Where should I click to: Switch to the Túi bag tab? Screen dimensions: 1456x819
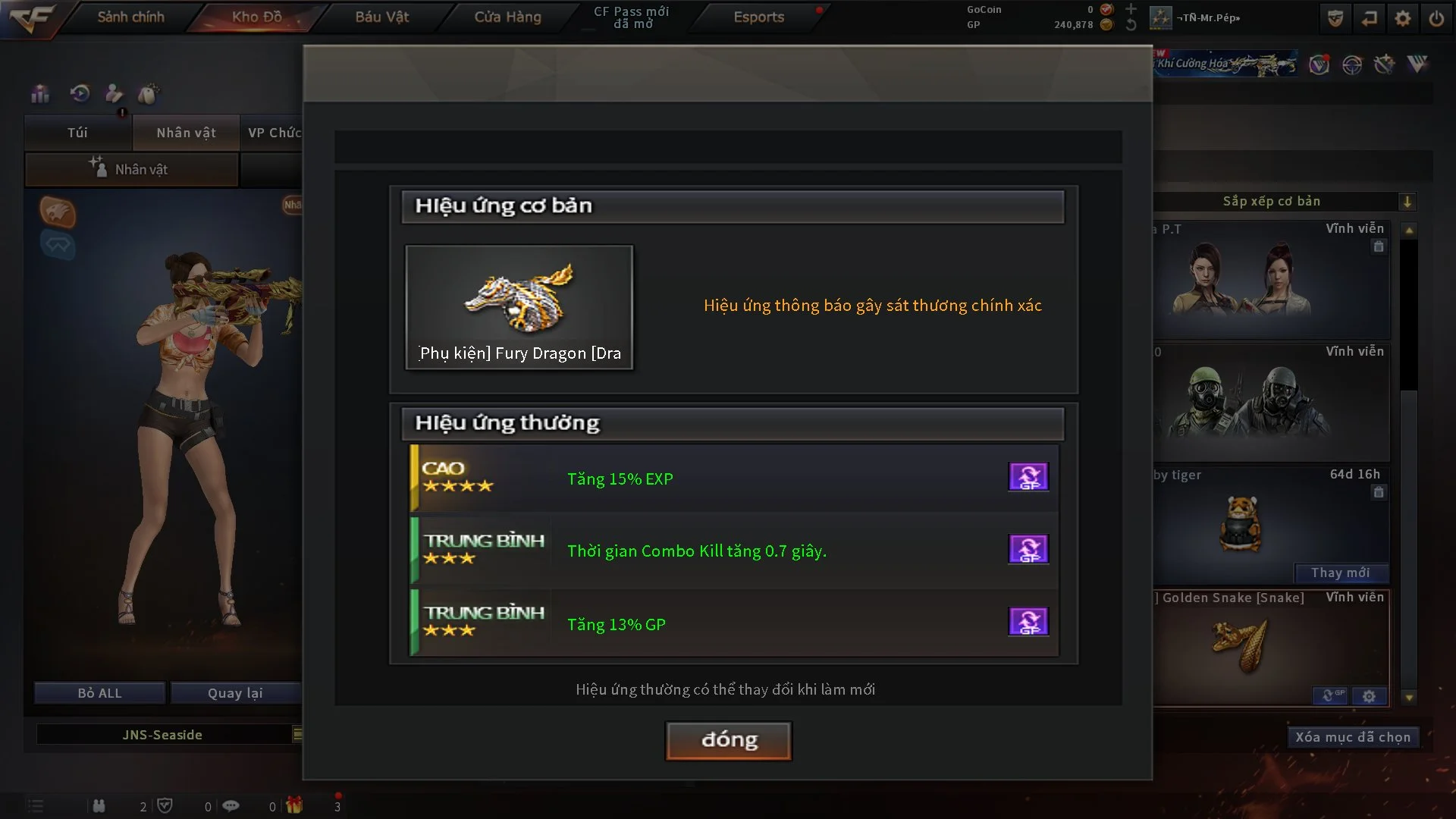point(77,133)
